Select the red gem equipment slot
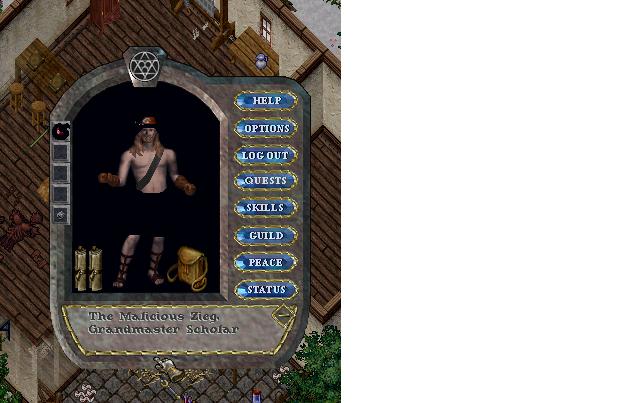Image resolution: width=640 pixels, height=403 pixels. coord(61,131)
